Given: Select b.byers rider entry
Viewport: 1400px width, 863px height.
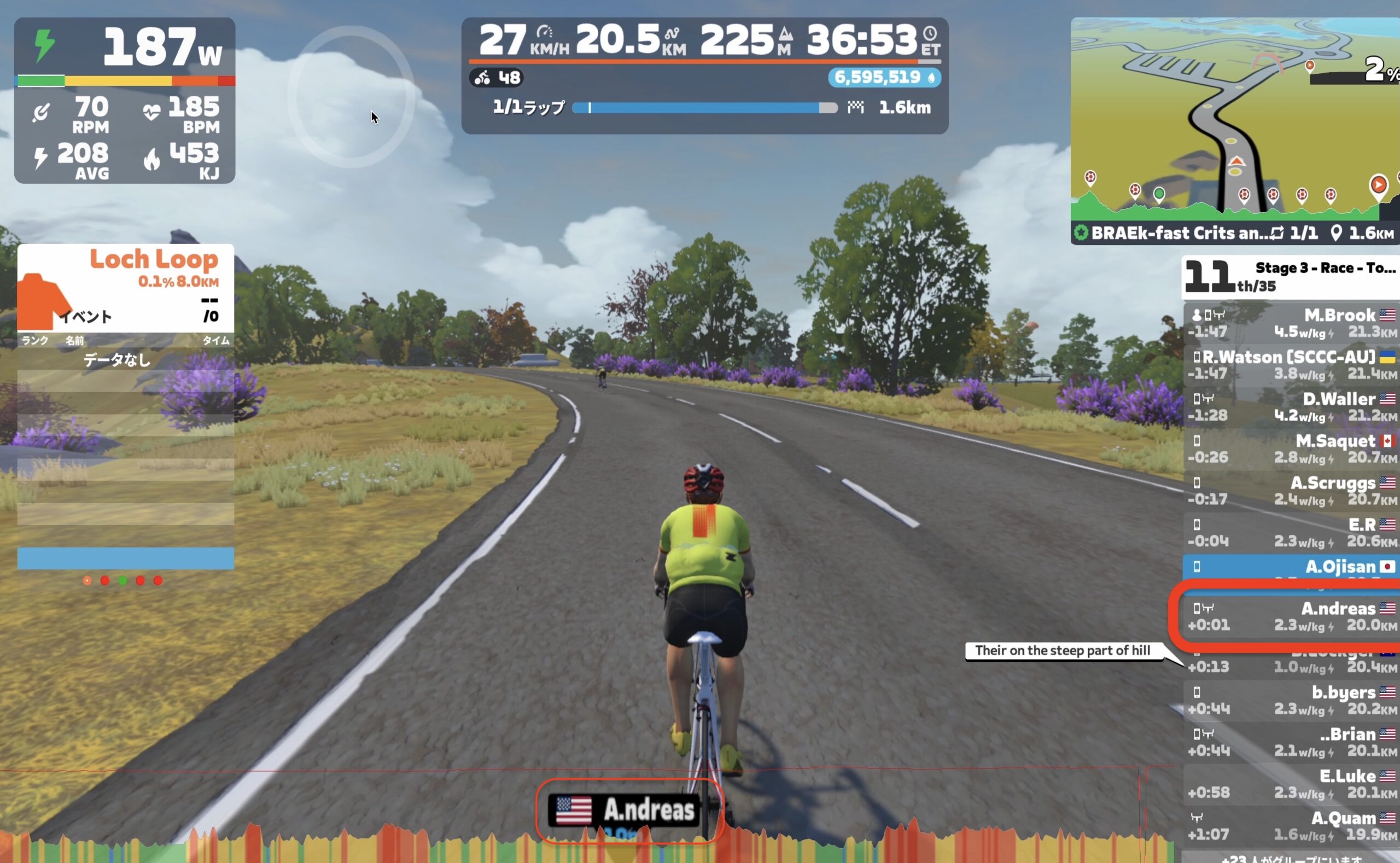Looking at the screenshot, I should point(1291,701).
